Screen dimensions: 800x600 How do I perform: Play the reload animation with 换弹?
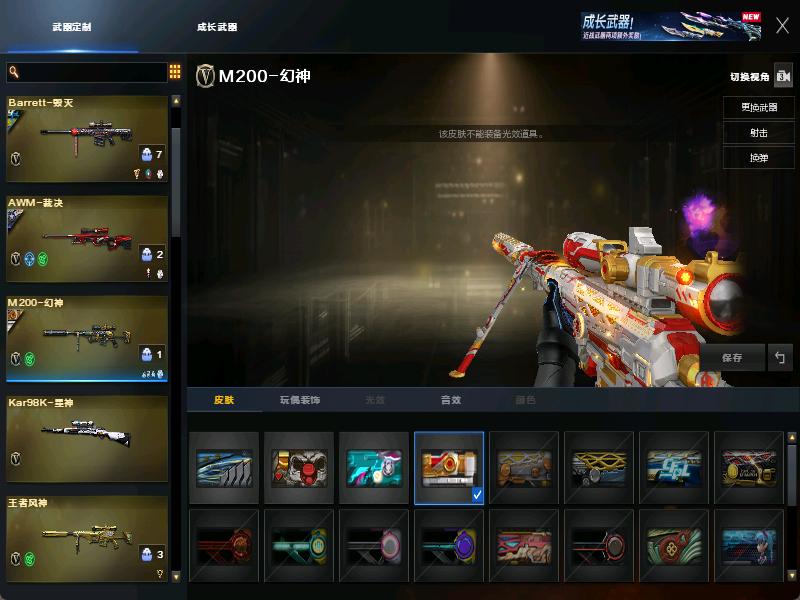click(x=758, y=158)
